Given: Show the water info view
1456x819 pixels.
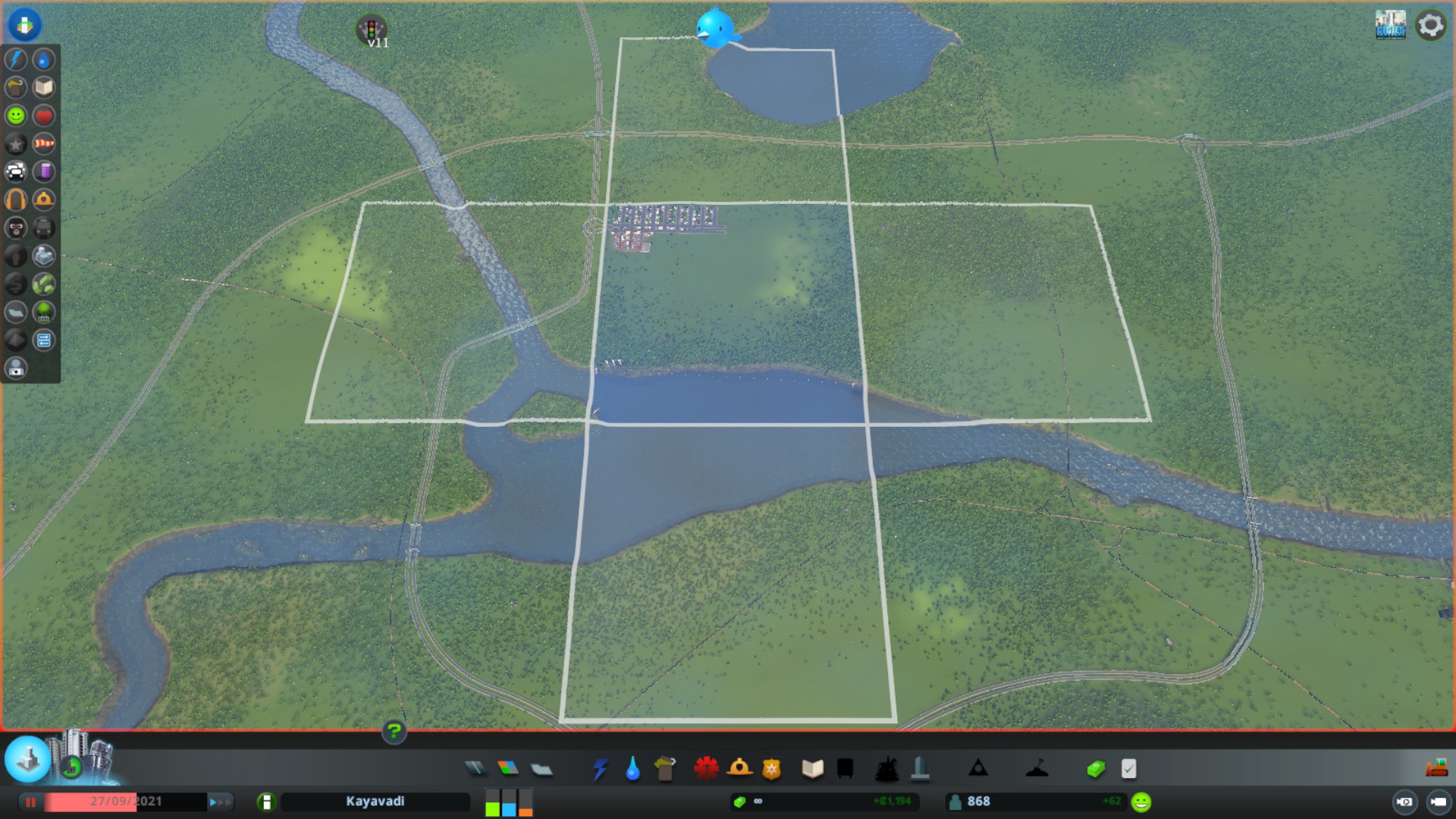Looking at the screenshot, I should [44, 60].
